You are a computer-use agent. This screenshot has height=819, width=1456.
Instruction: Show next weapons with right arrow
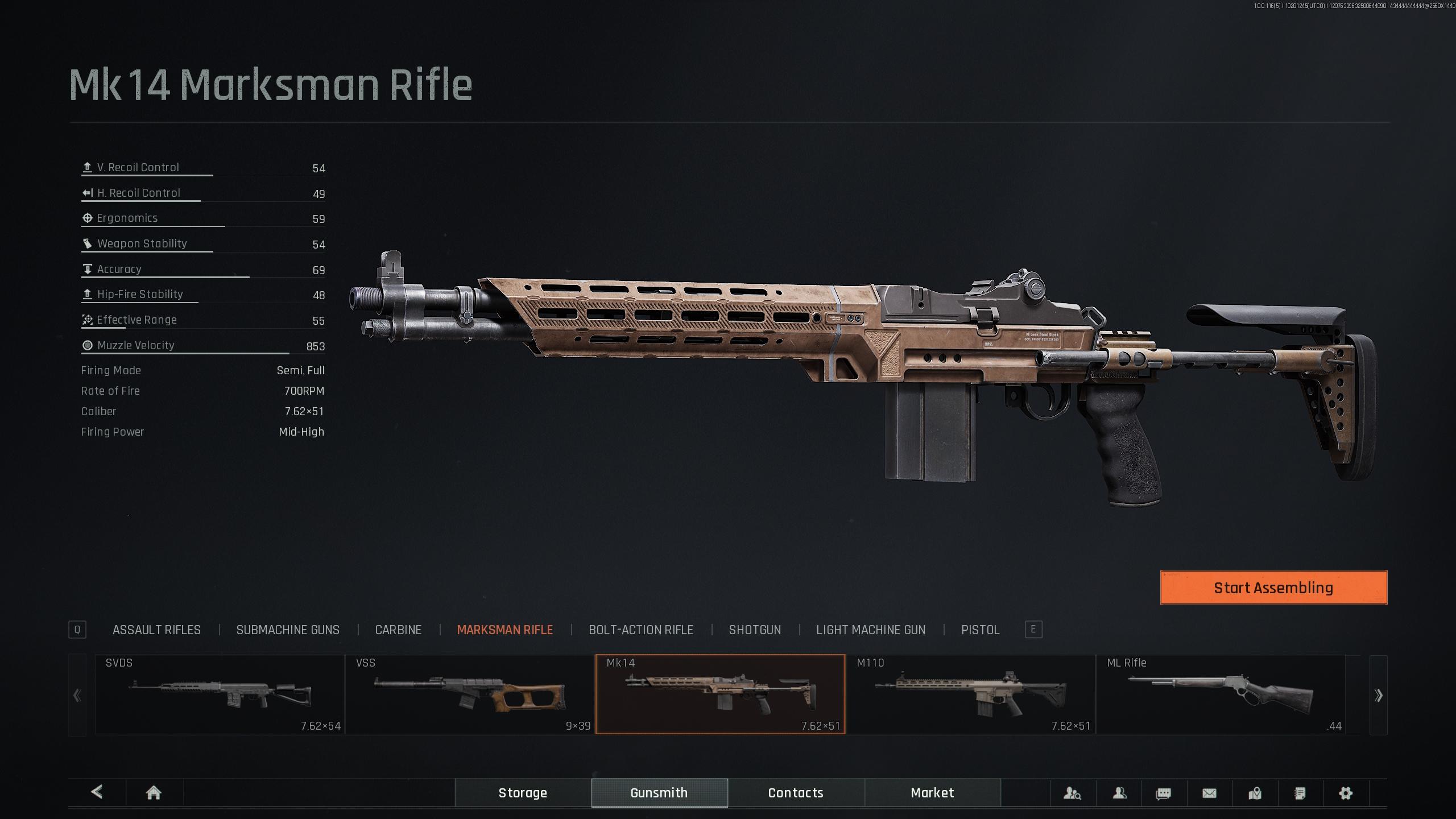[x=1378, y=695]
